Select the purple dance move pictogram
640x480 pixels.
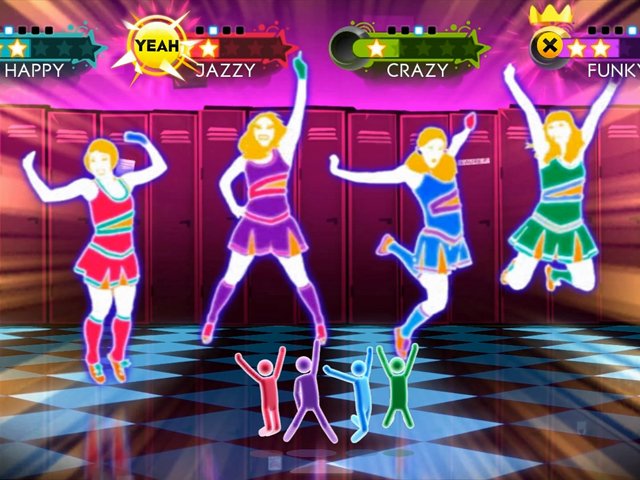(x=304, y=395)
